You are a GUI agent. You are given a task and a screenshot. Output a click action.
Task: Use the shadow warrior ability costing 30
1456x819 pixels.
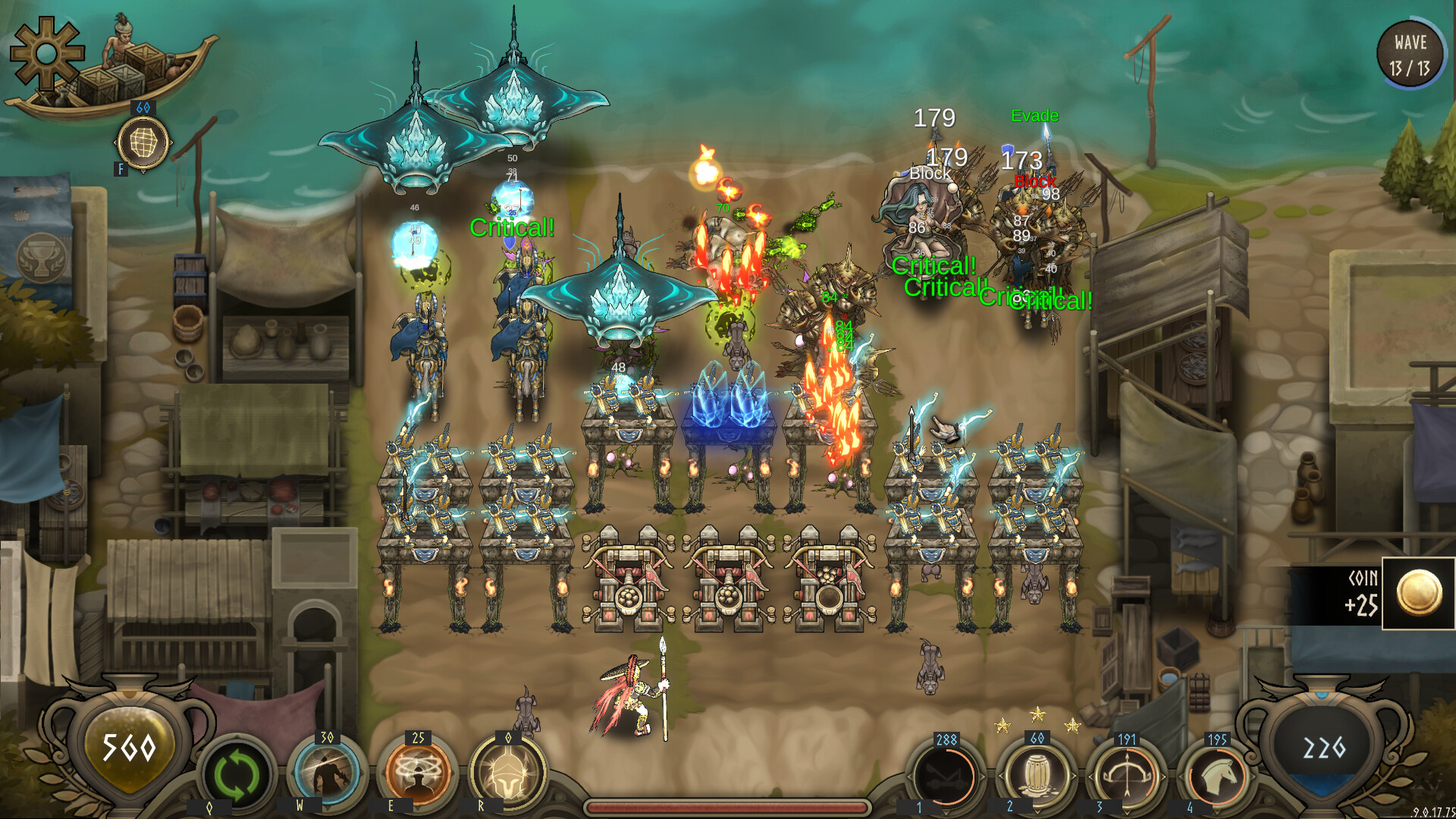[x=327, y=773]
